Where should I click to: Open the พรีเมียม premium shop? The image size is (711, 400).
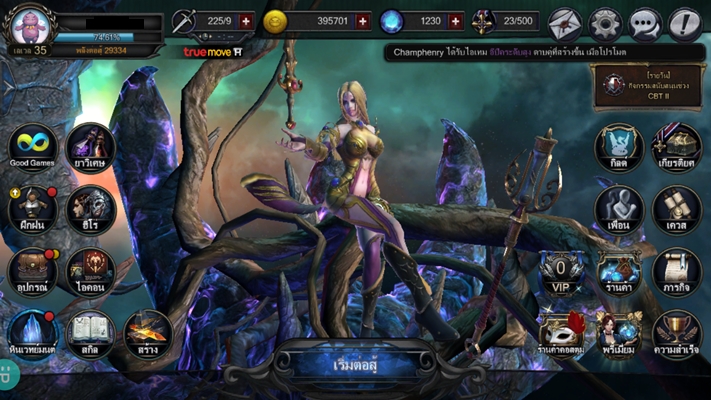pos(619,332)
